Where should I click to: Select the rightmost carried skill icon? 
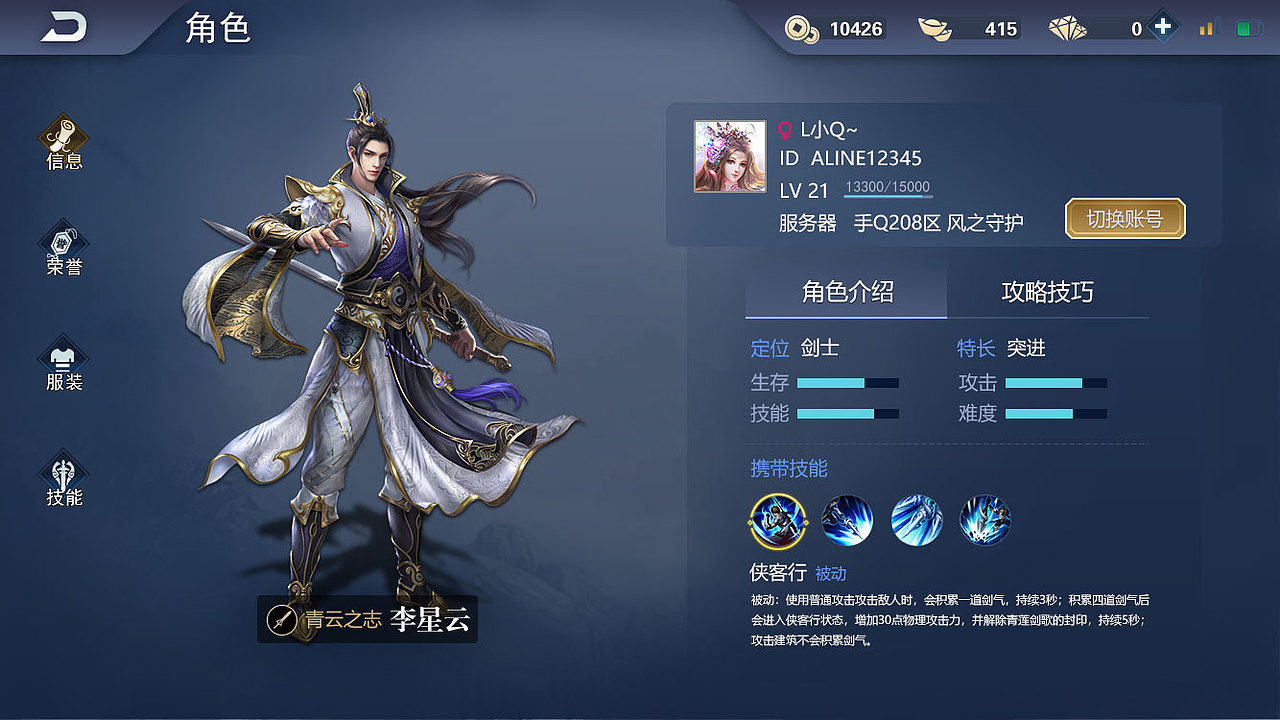pyautogui.click(x=985, y=522)
